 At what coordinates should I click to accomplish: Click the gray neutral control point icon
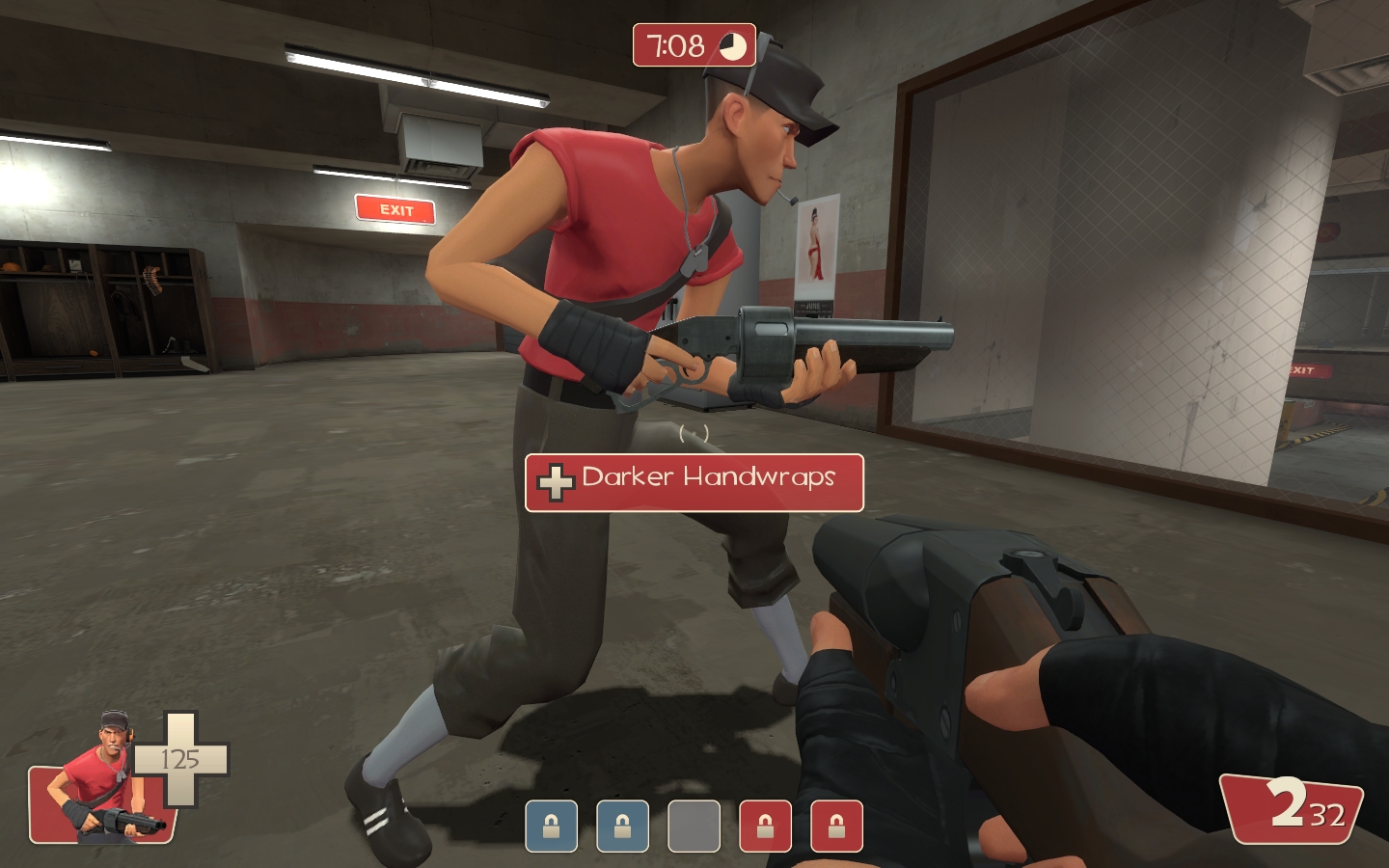[694, 827]
